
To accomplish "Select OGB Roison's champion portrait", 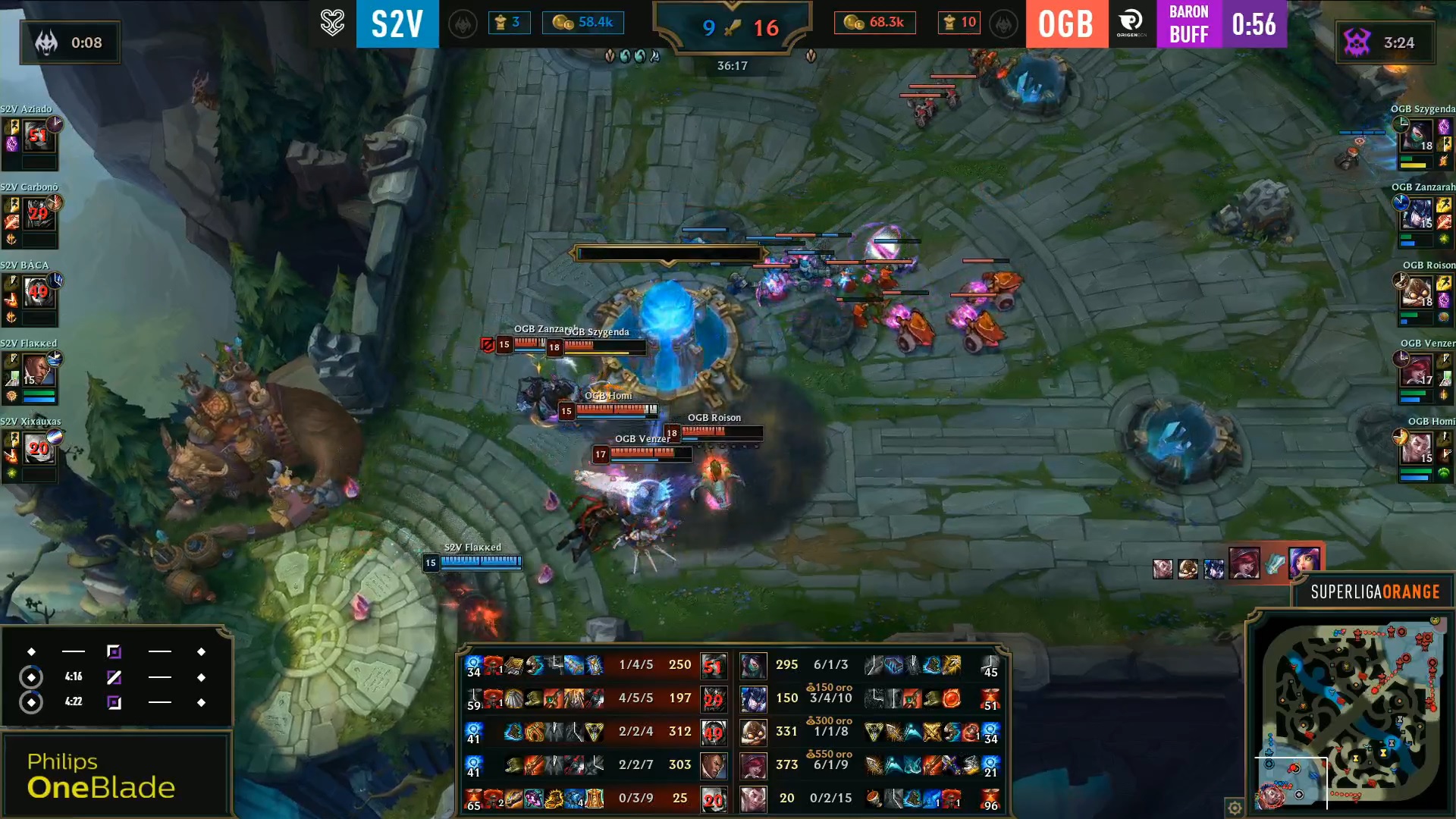I will pyautogui.click(x=1417, y=293).
